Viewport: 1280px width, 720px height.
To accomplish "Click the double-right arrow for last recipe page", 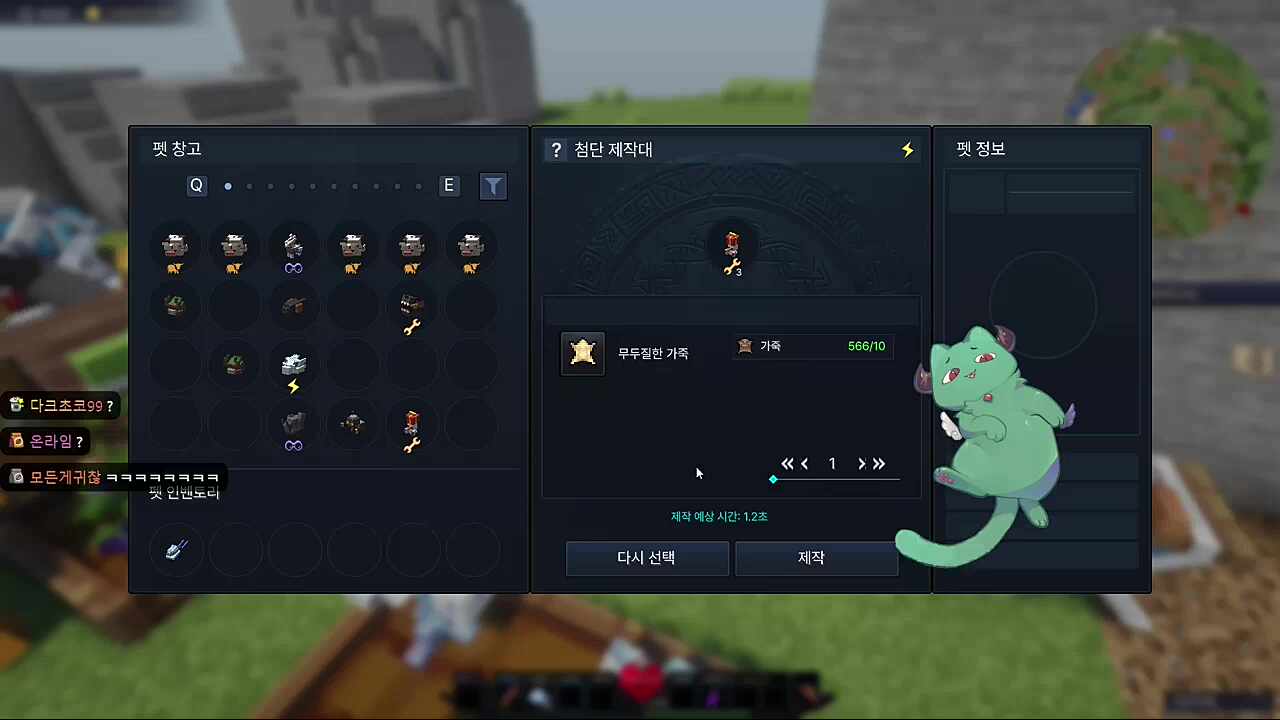I will pos(878,463).
